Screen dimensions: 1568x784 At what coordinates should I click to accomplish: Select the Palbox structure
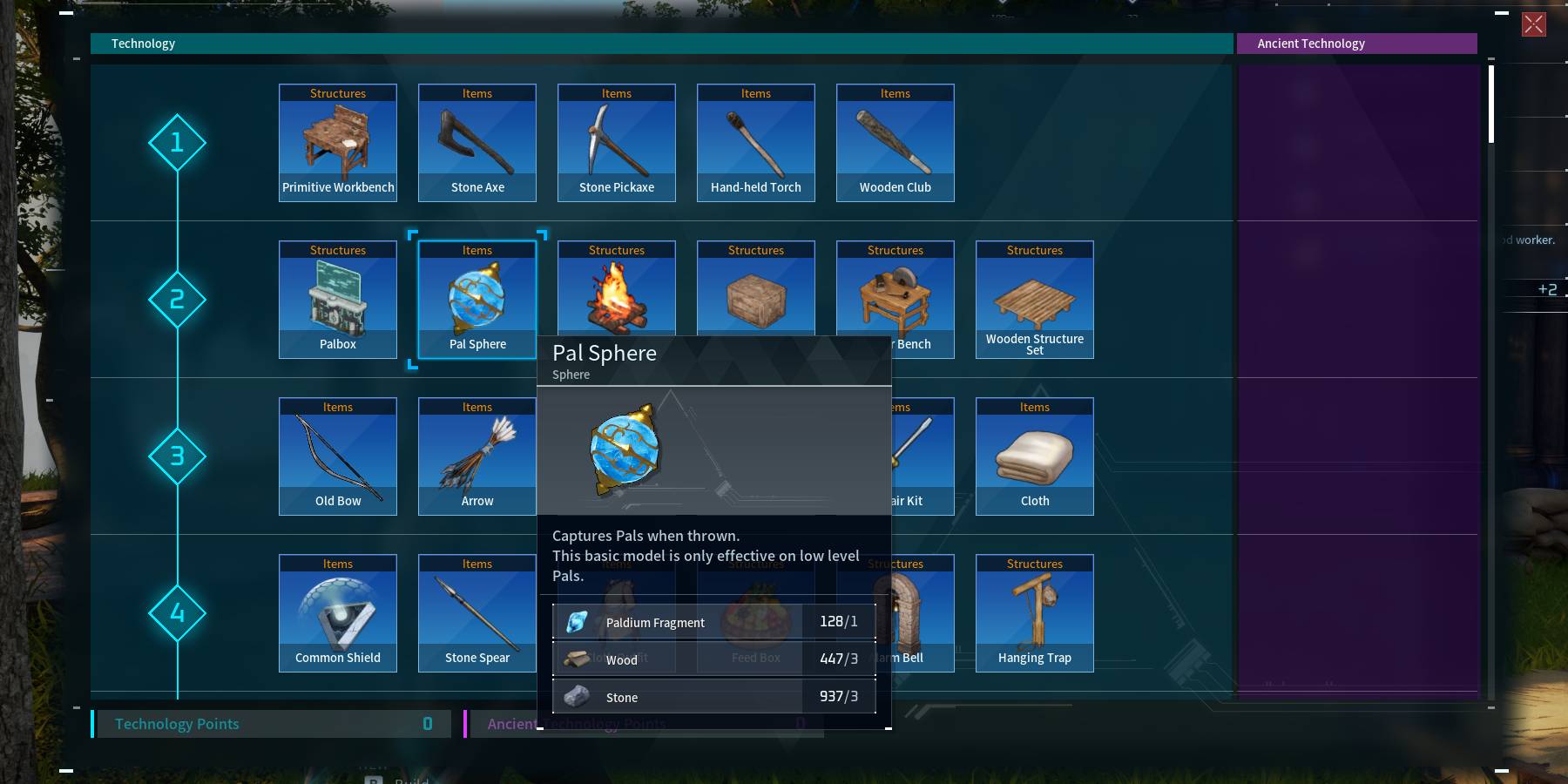click(x=338, y=299)
